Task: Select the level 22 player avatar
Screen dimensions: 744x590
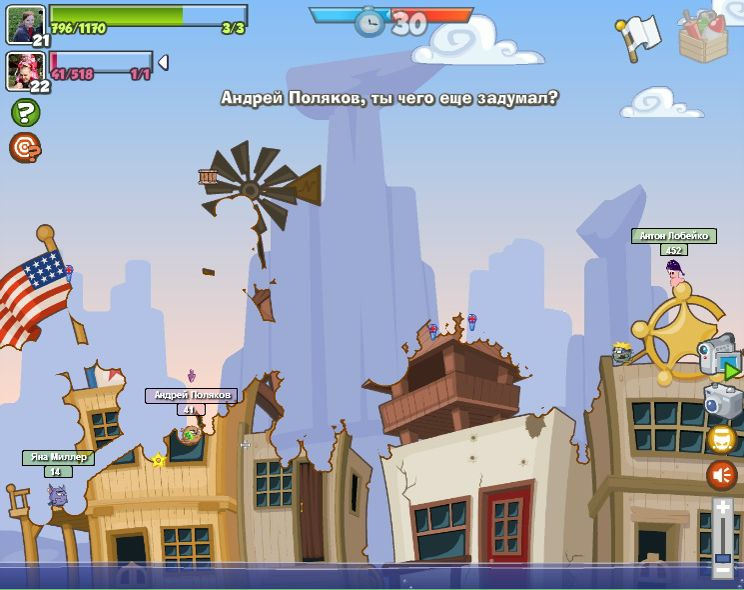Action: coord(25,70)
